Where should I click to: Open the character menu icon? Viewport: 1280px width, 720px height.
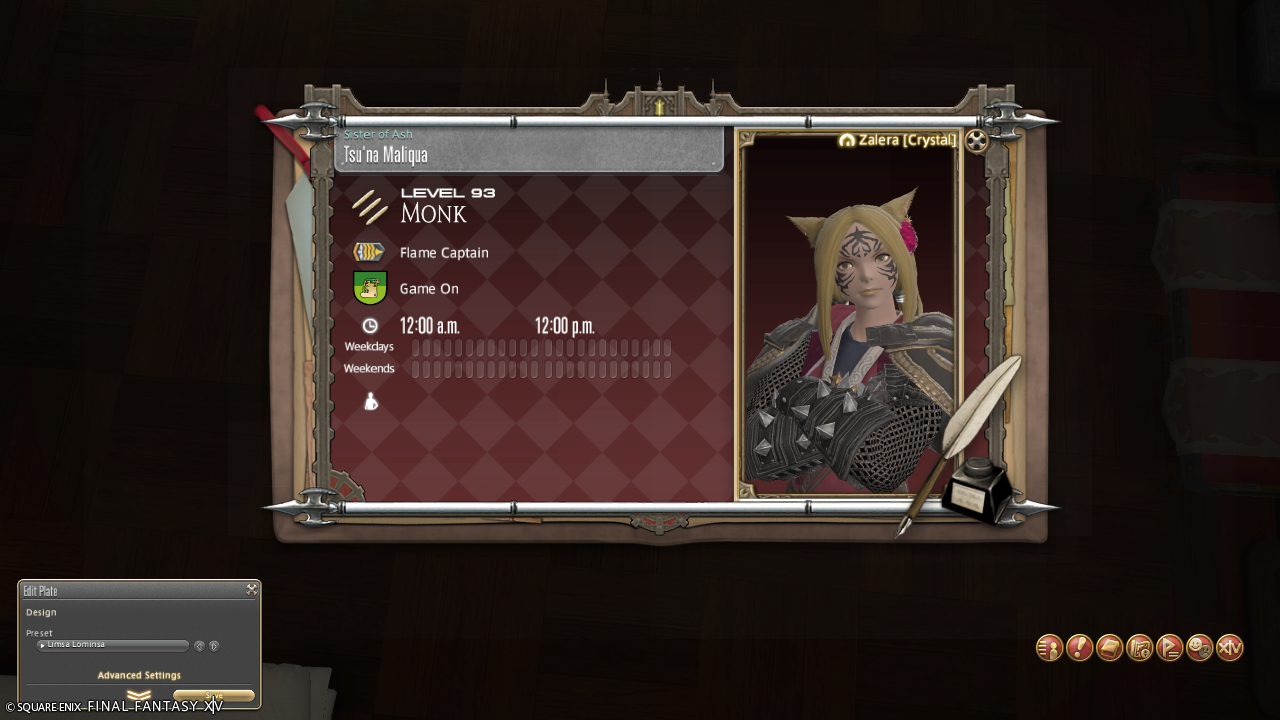click(1049, 648)
